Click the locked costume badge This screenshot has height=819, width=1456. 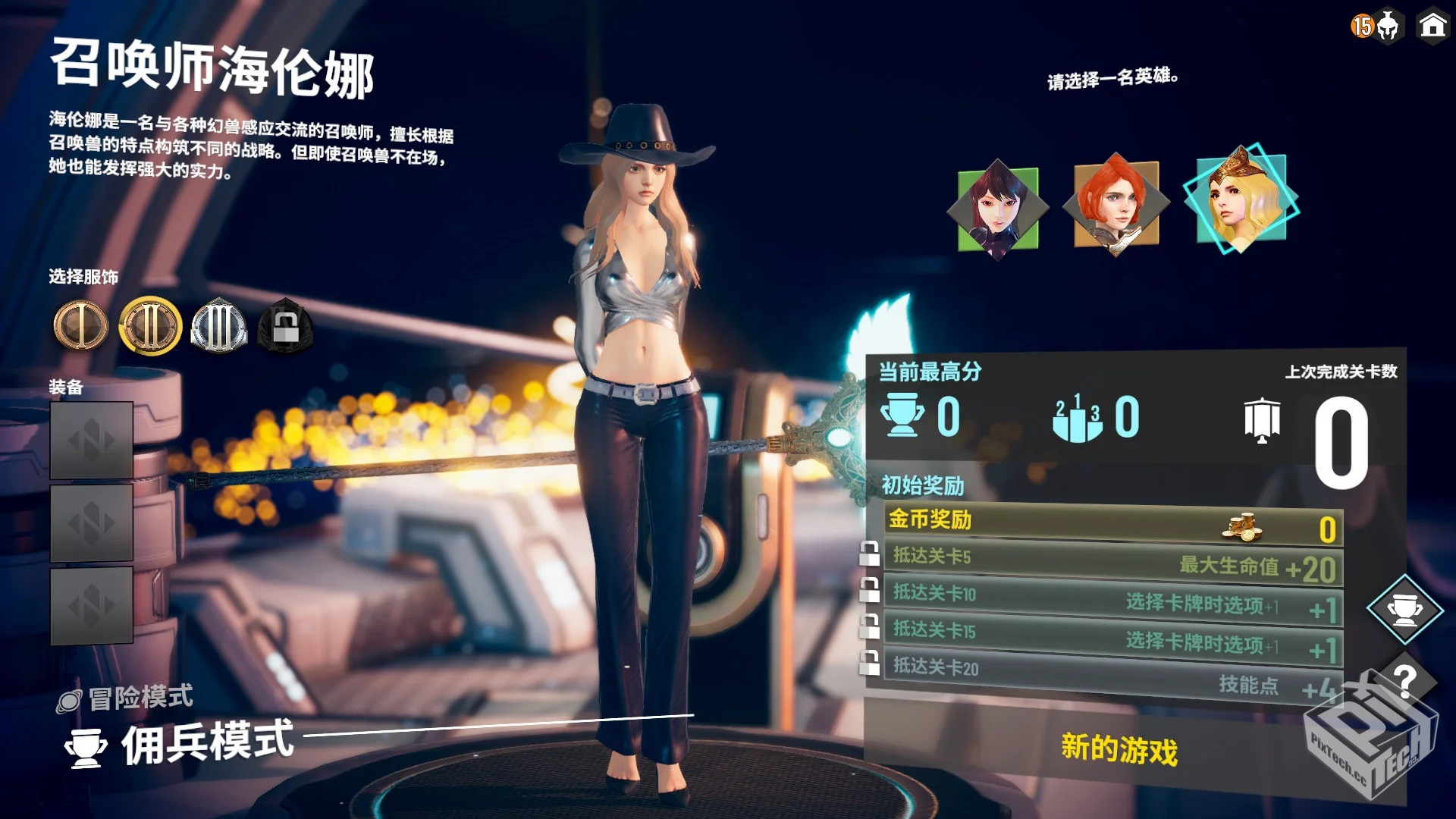(285, 326)
